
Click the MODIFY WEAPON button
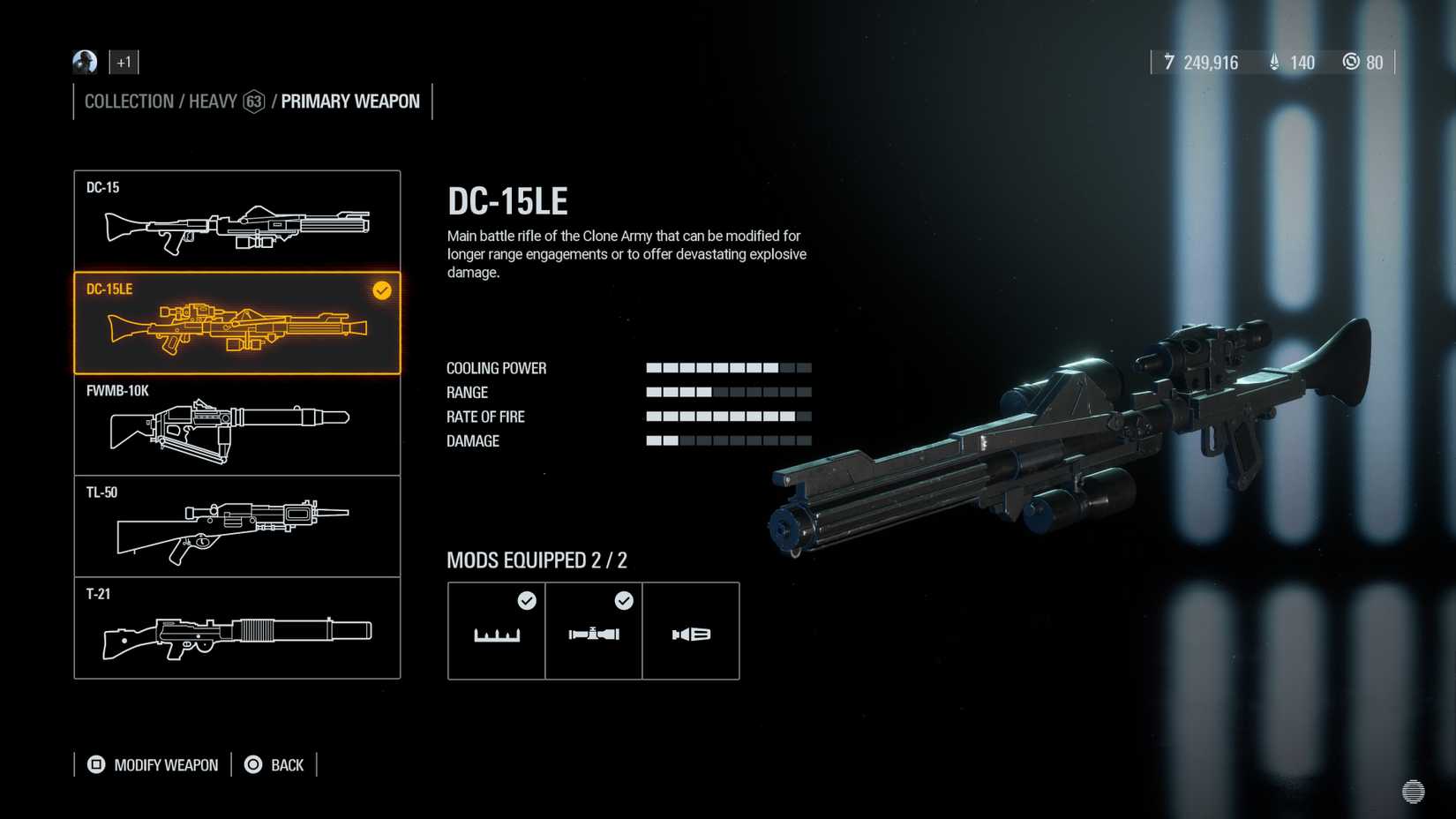[164, 764]
